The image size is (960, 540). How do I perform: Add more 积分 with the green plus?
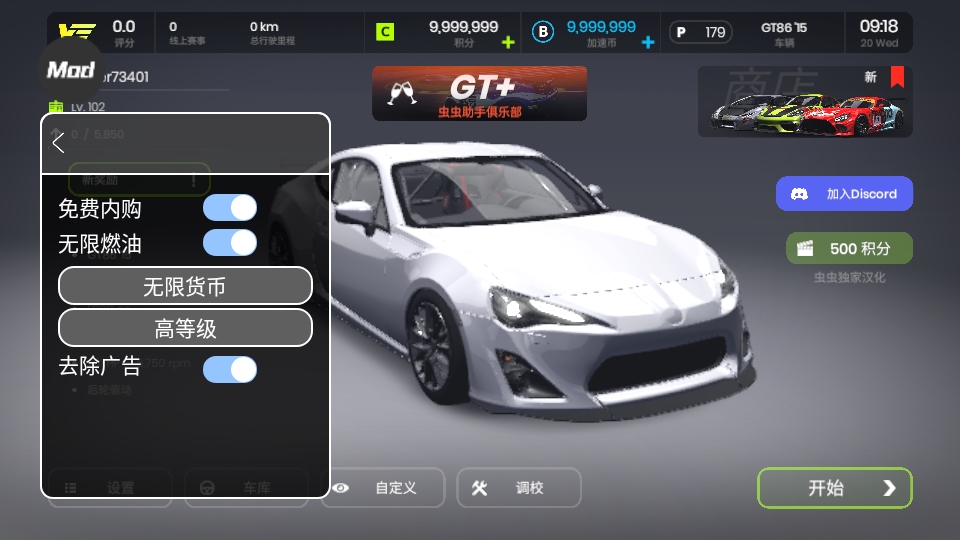[x=508, y=42]
